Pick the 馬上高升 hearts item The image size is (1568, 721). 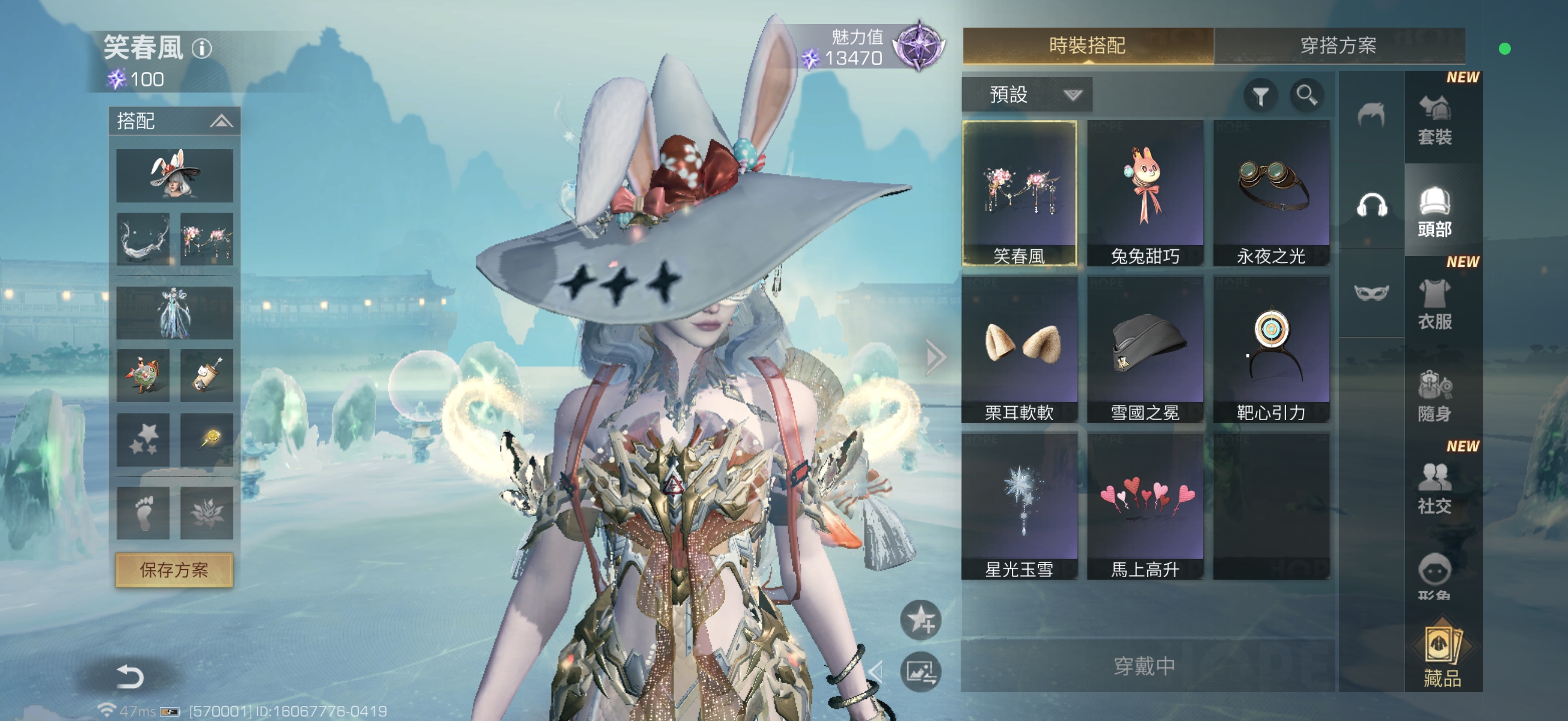[x=1144, y=507]
